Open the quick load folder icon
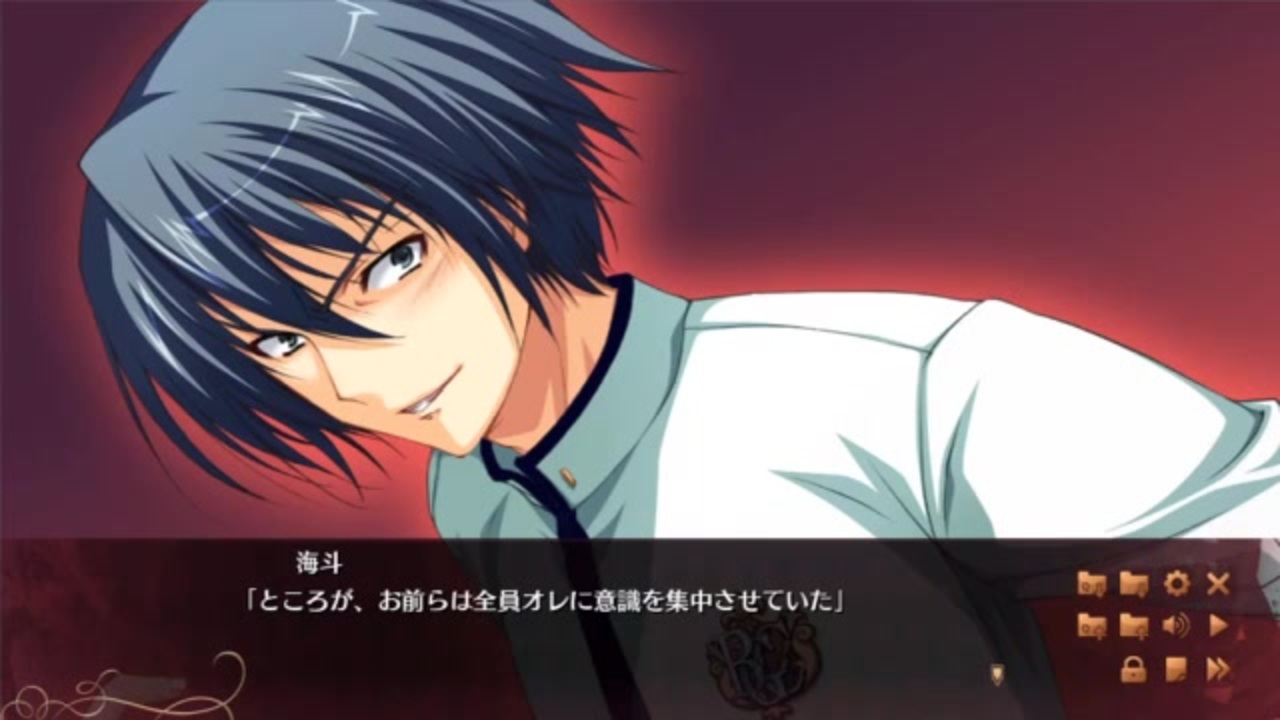This screenshot has width=1280, height=720. click(x=1090, y=624)
